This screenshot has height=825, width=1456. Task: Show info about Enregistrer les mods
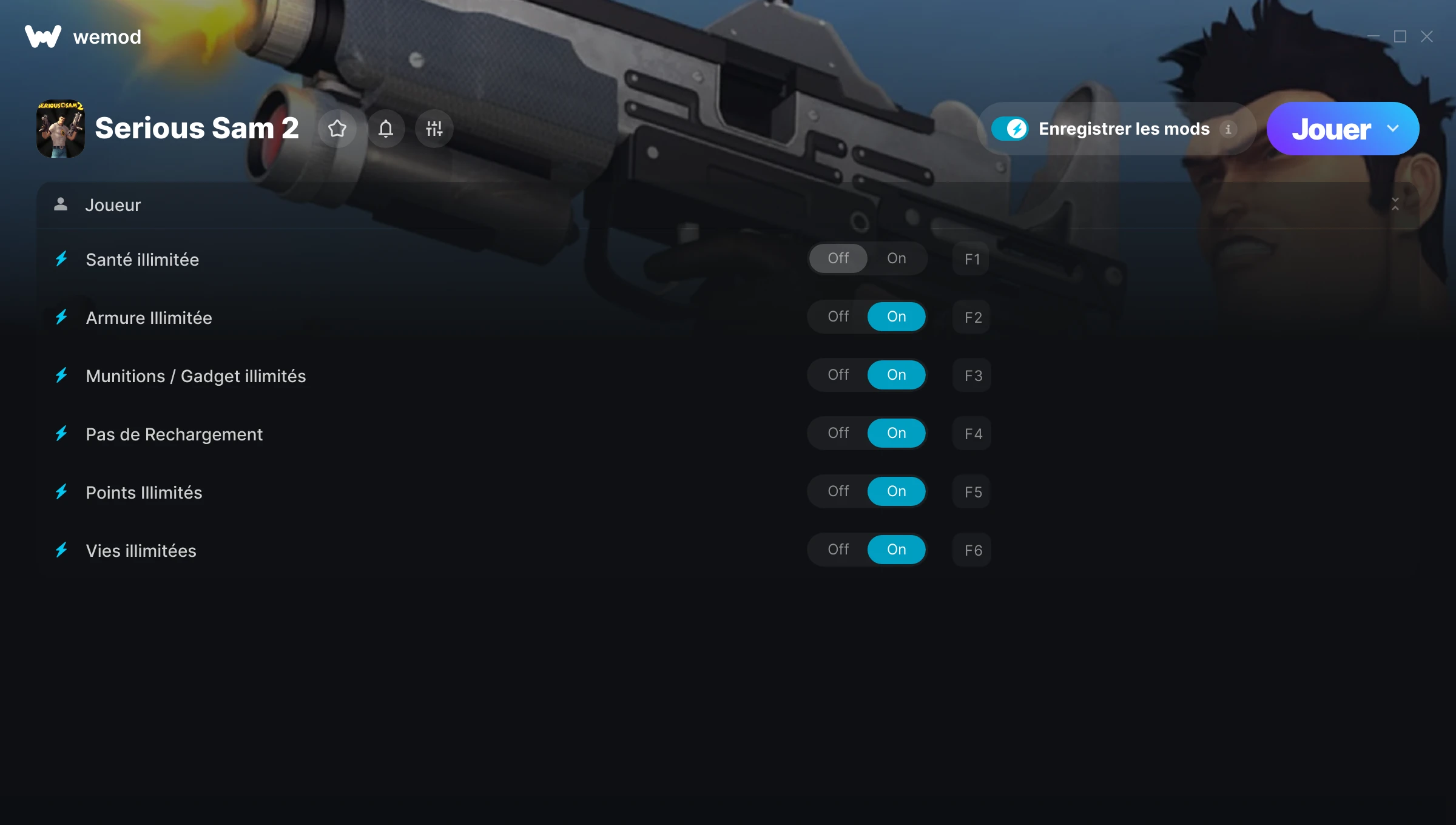click(1228, 129)
